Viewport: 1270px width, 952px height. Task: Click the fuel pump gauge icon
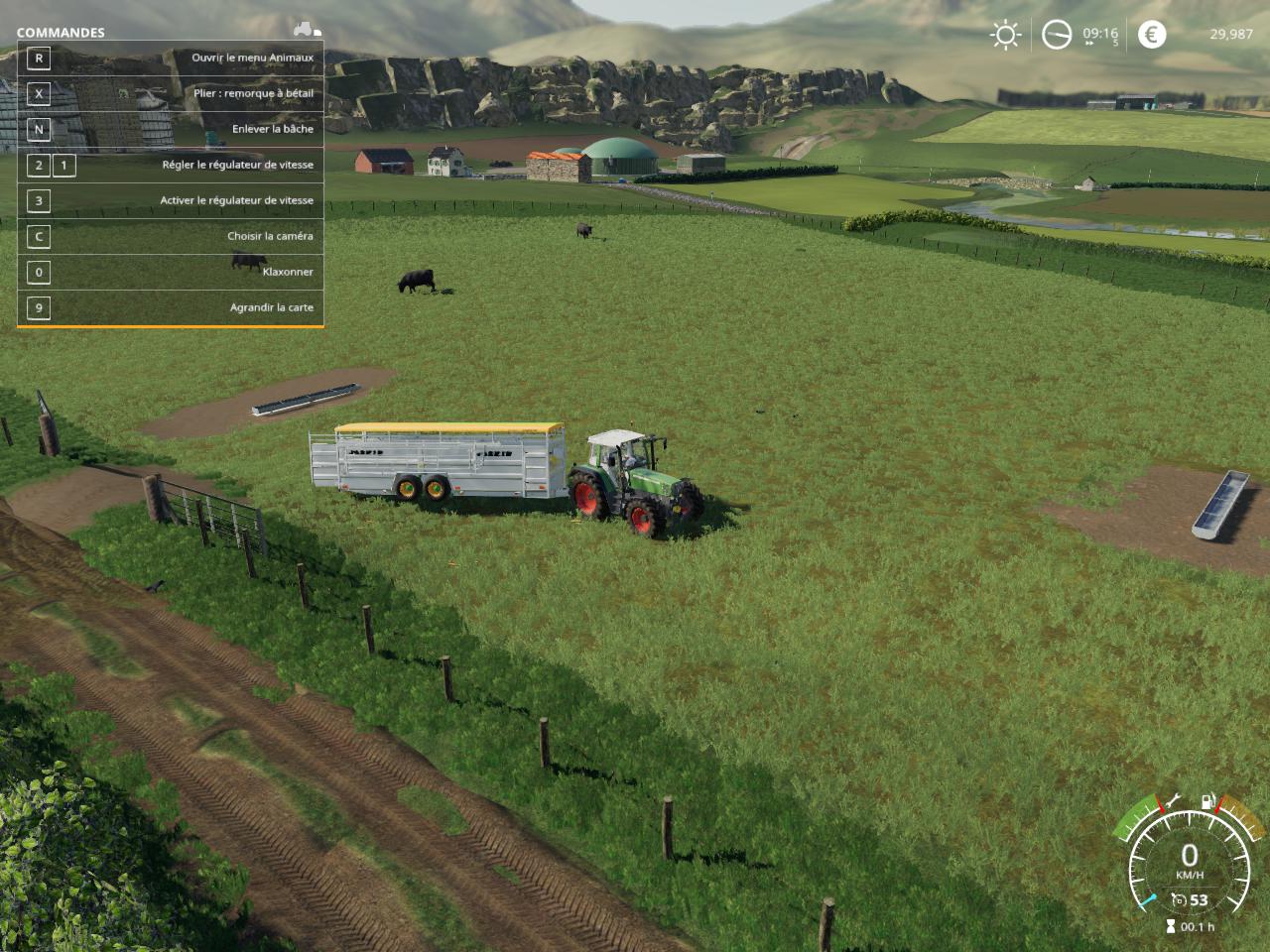point(1207,799)
